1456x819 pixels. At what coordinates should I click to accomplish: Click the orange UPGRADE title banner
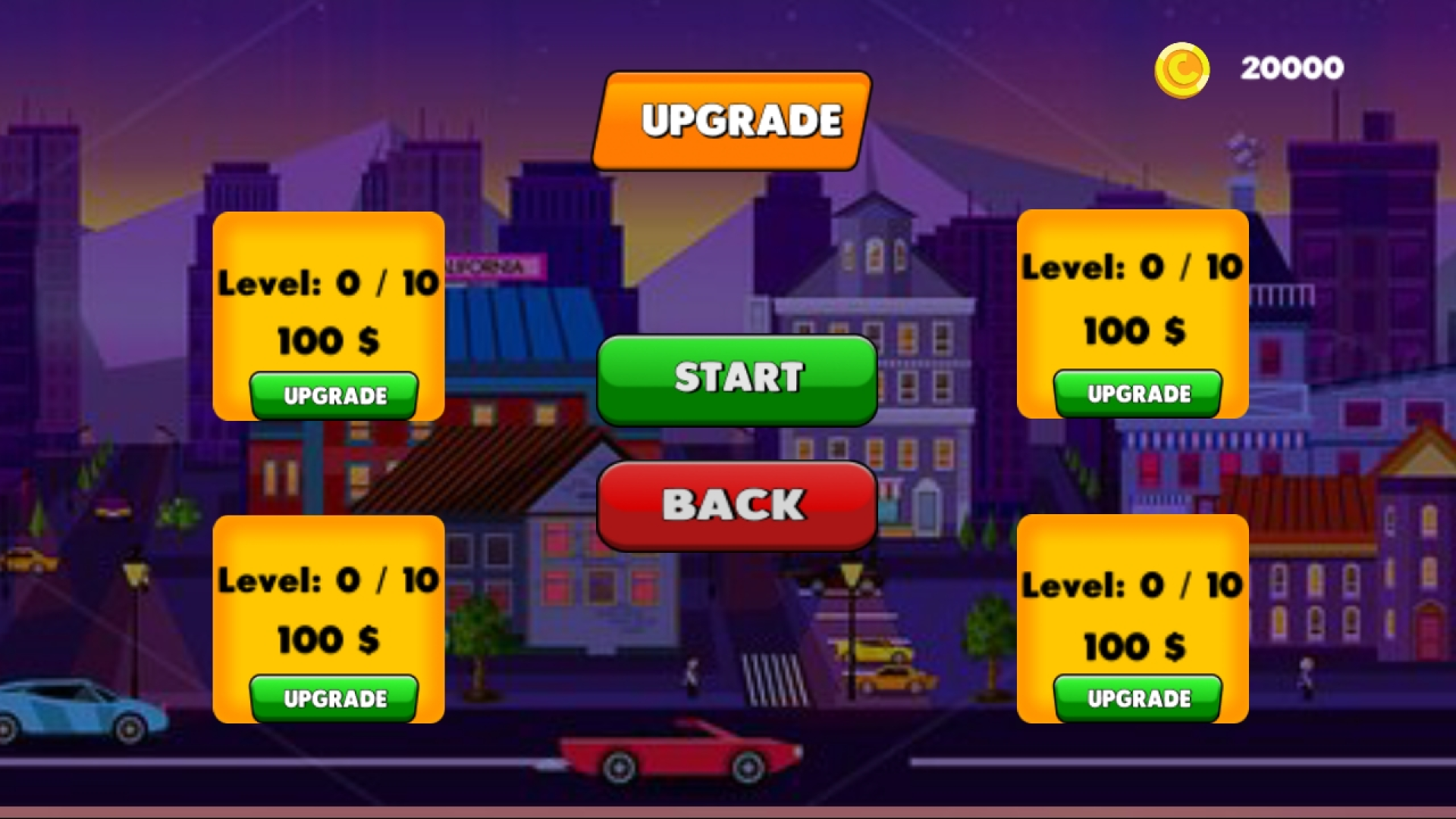coord(732,119)
